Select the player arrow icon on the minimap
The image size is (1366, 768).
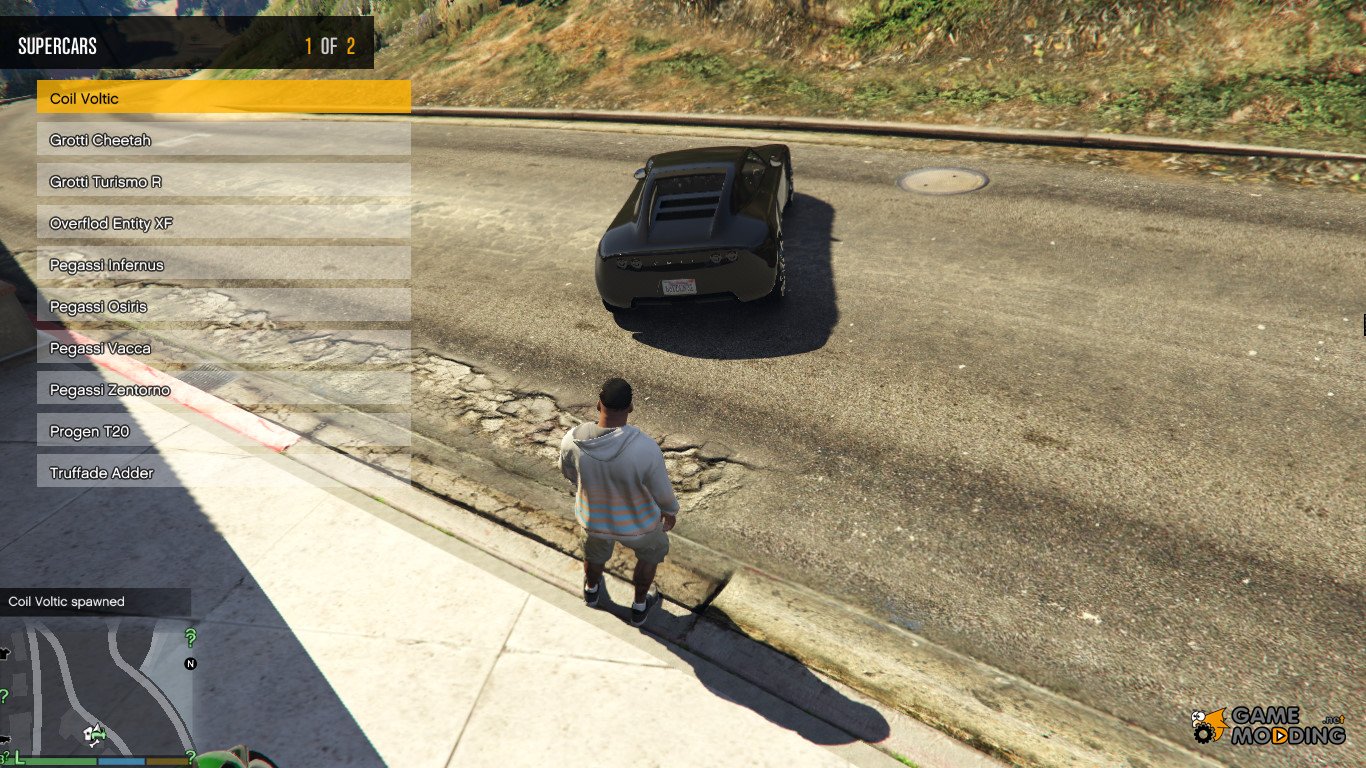point(95,729)
